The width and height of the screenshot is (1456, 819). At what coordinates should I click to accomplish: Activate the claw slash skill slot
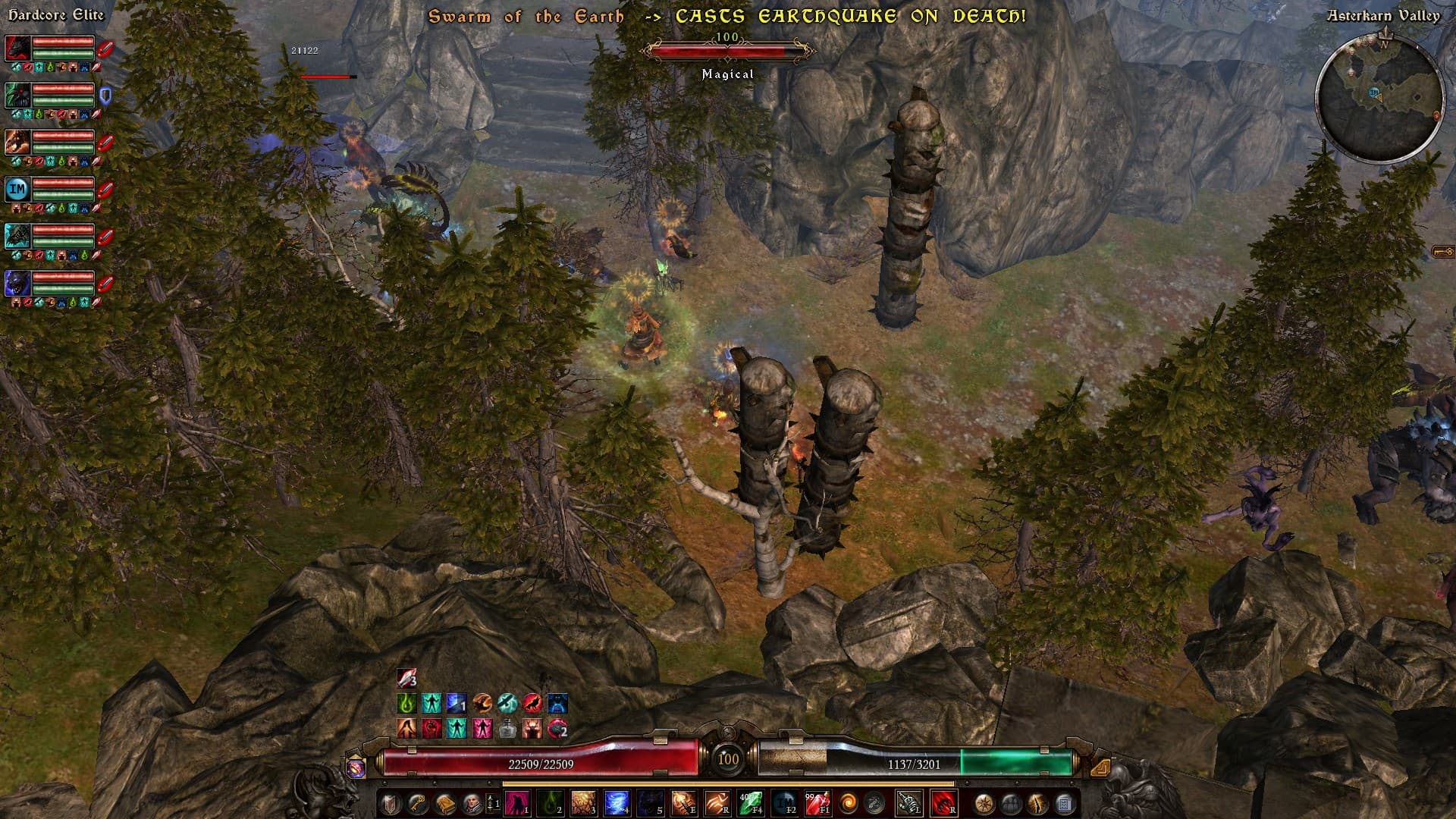(717, 802)
